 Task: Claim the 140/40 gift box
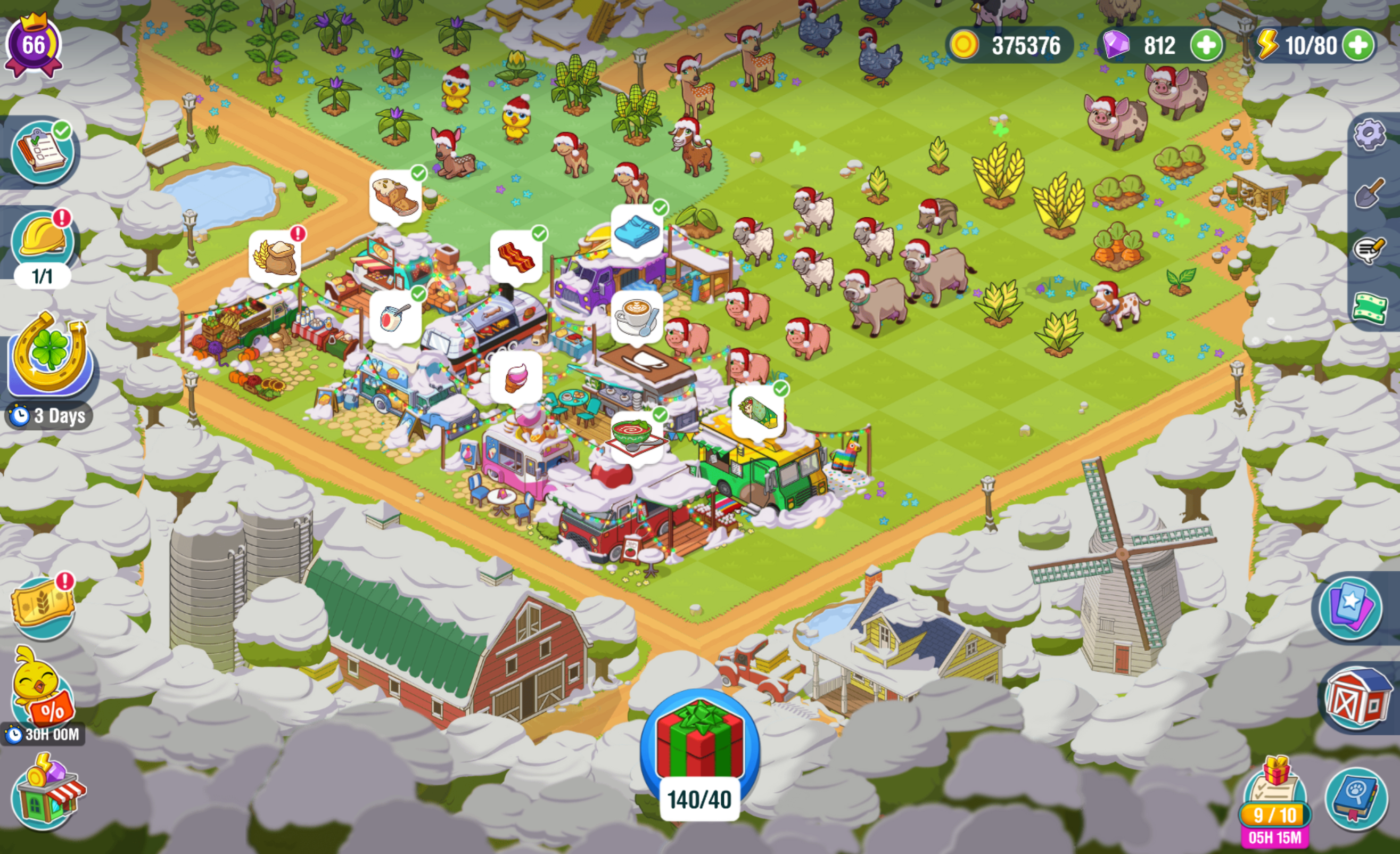pos(699,744)
